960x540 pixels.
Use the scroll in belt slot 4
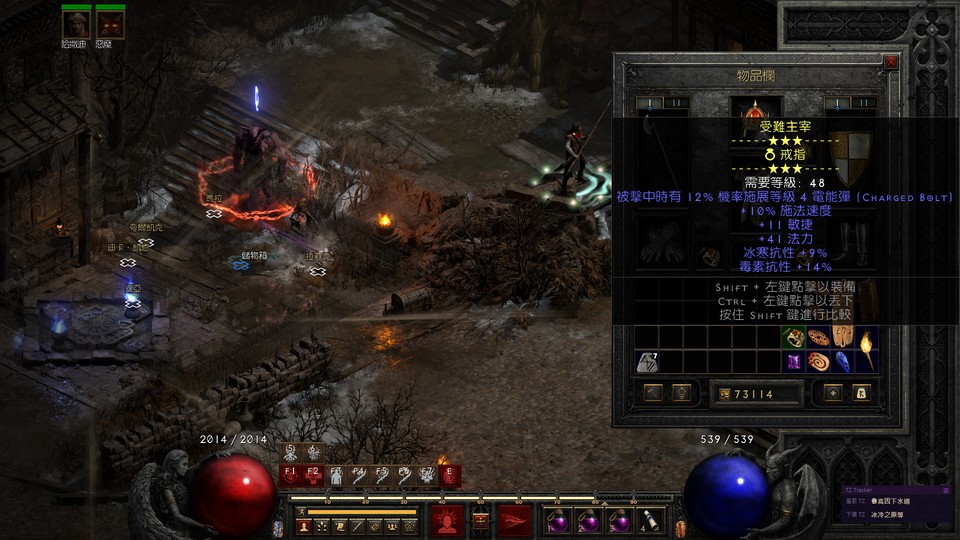[x=649, y=519]
